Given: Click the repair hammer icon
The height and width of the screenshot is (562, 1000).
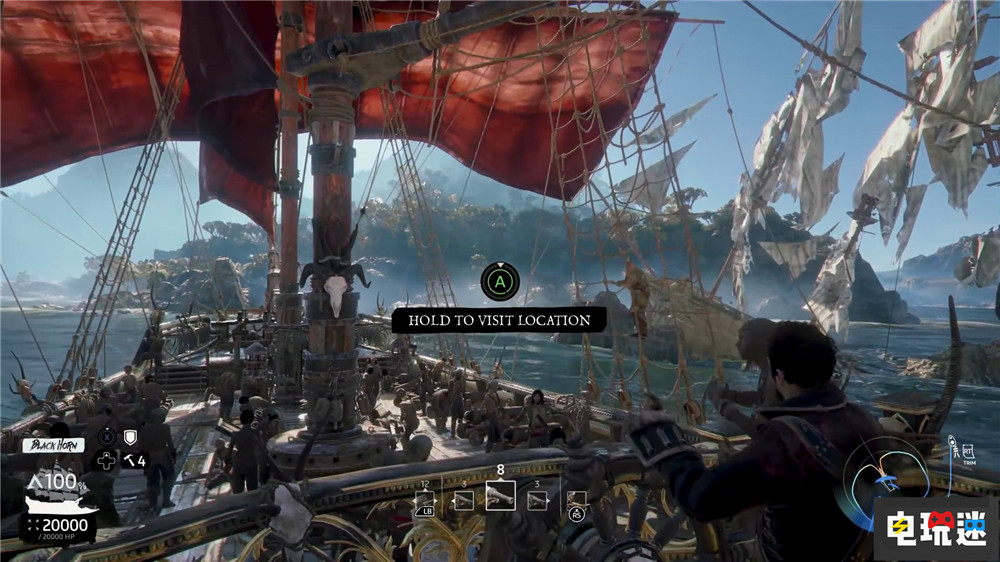Looking at the screenshot, I should (x=129, y=460).
